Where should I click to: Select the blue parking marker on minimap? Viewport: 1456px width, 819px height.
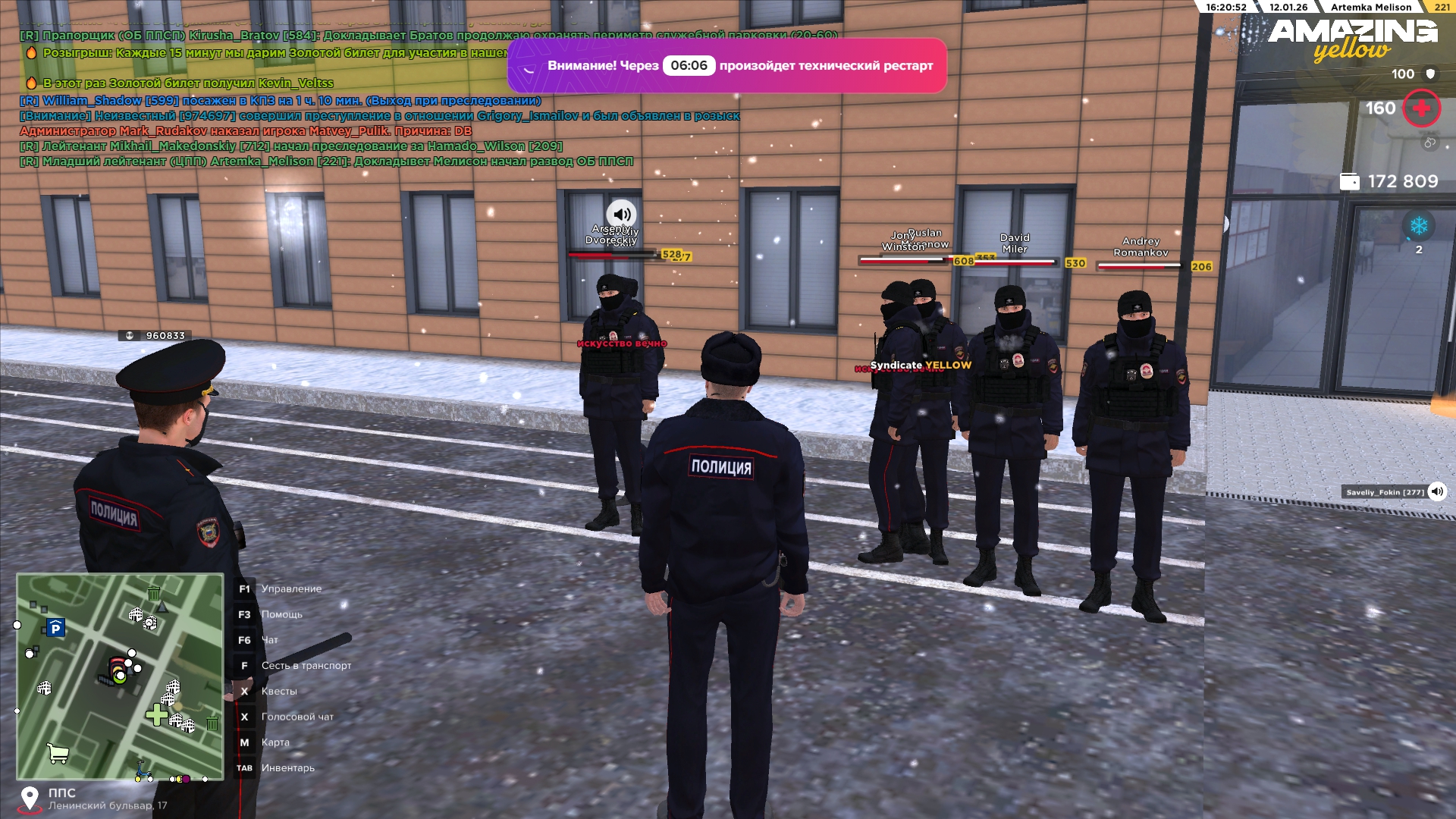coord(55,628)
